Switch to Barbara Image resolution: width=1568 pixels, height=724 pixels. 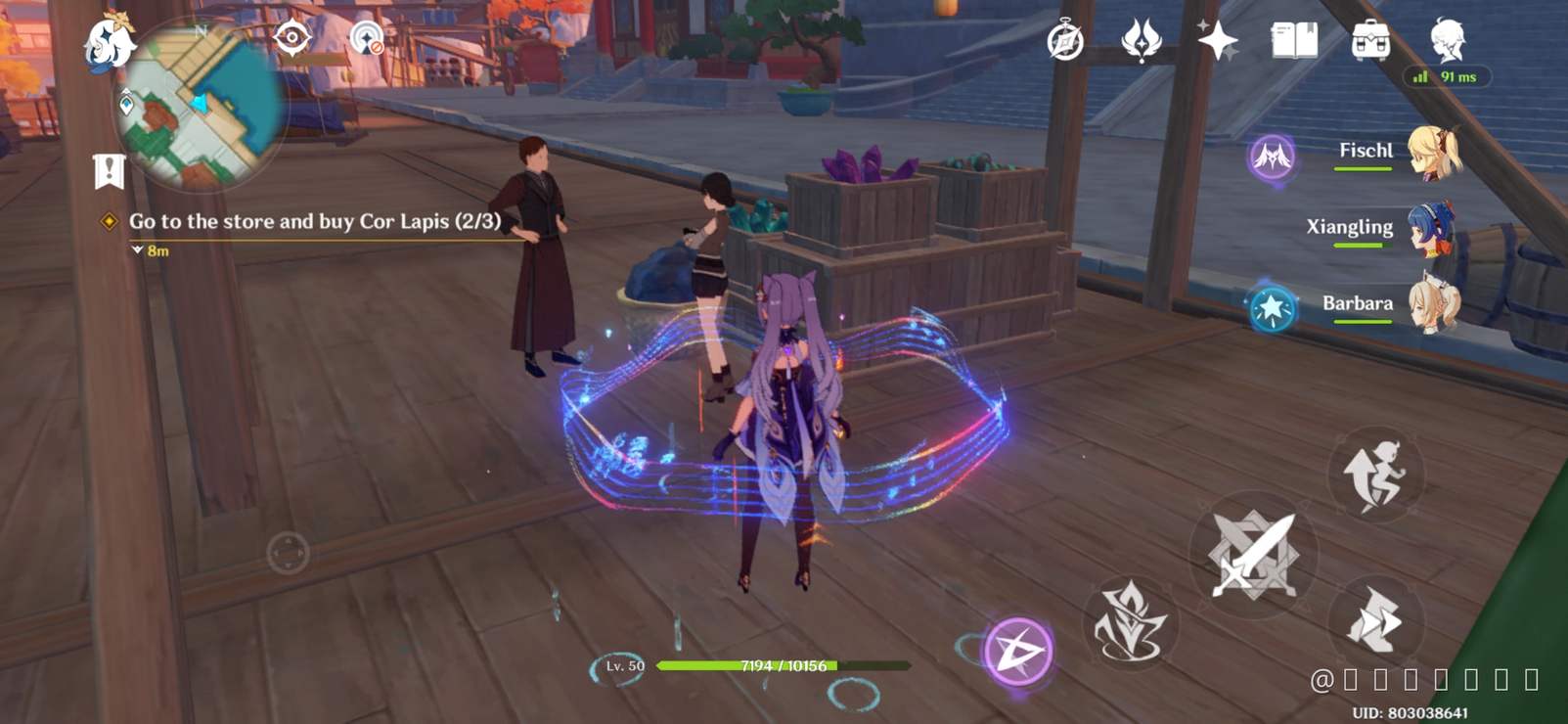[1431, 308]
